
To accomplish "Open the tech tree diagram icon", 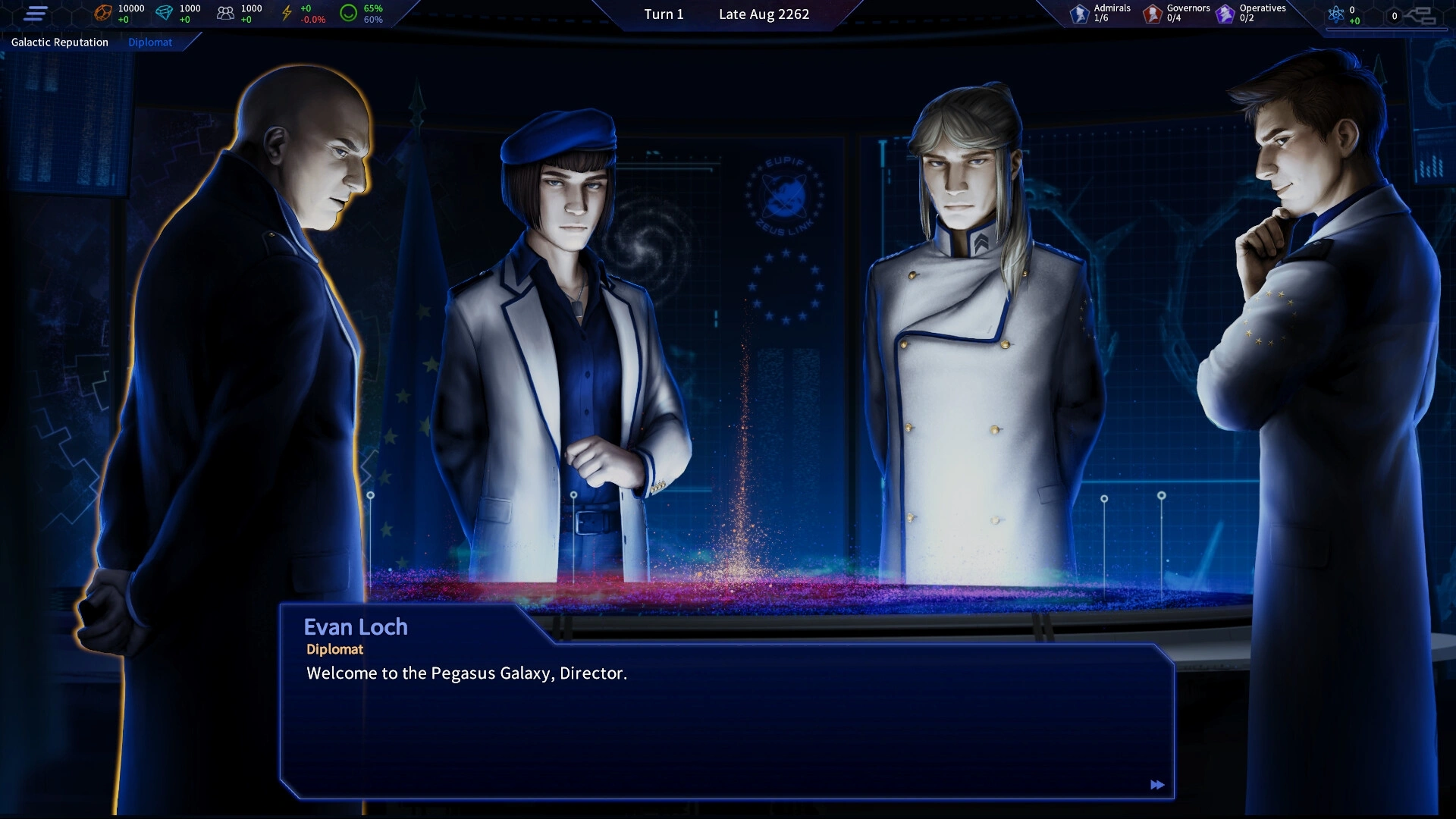I will pyautogui.click(x=1420, y=15).
